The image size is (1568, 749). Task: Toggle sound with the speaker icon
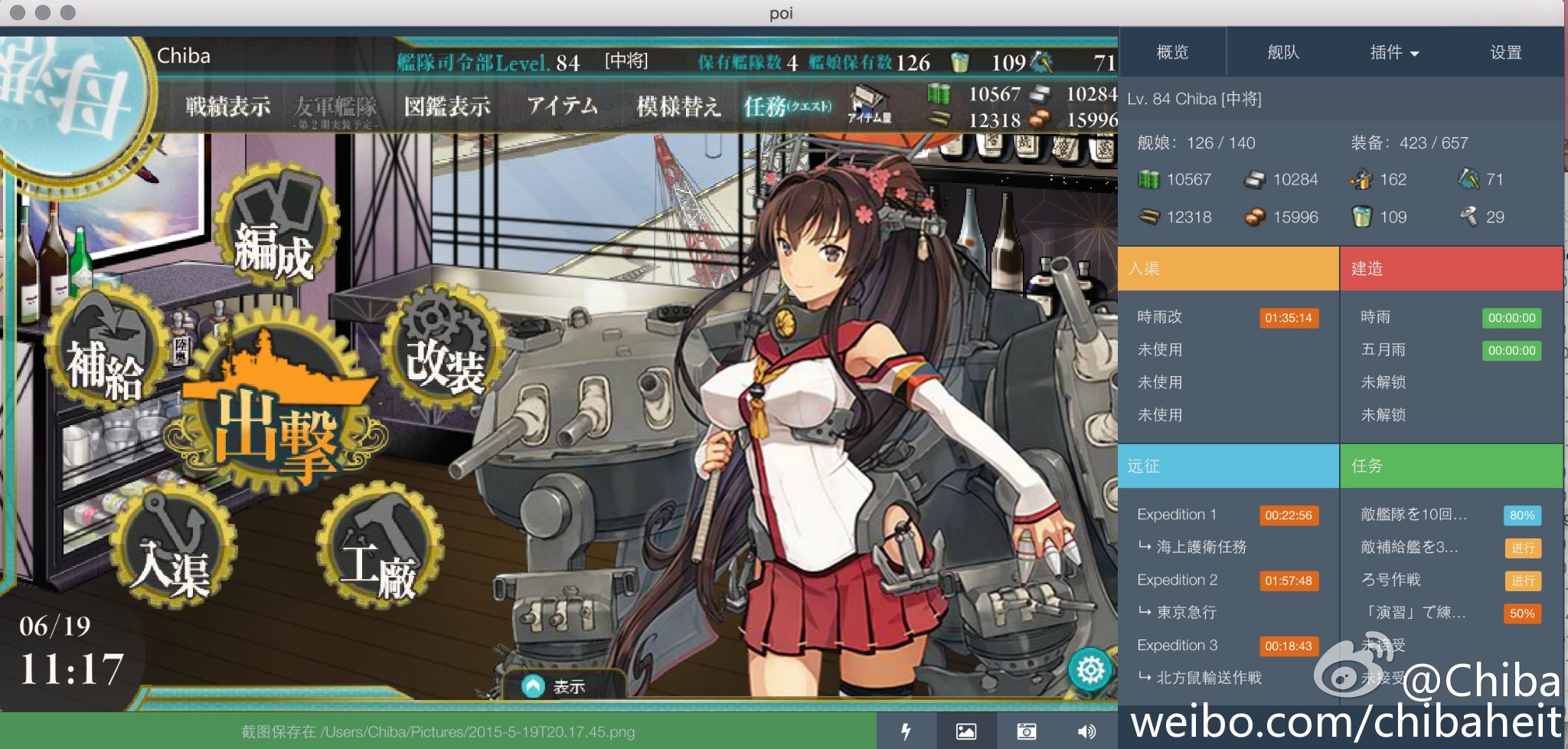point(1086,731)
